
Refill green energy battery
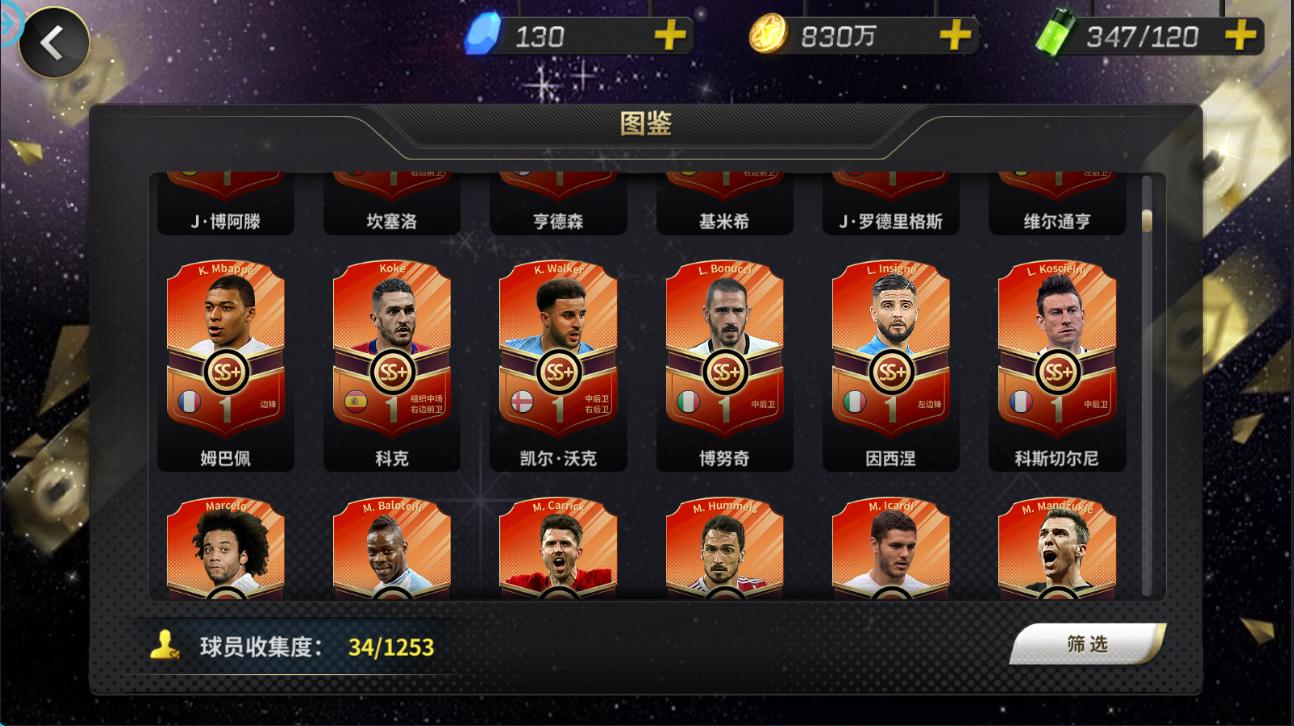click(x=1240, y=37)
